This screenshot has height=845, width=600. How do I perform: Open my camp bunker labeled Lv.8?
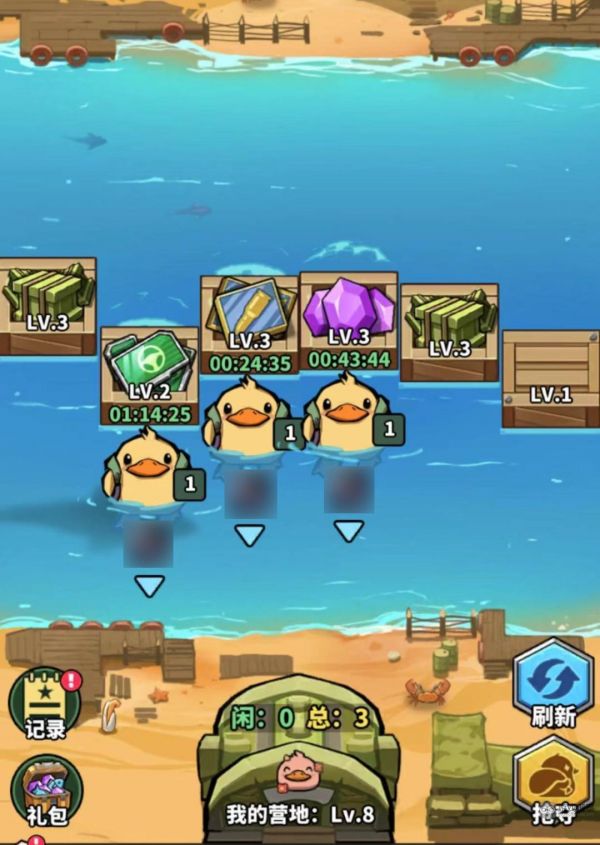point(298,765)
